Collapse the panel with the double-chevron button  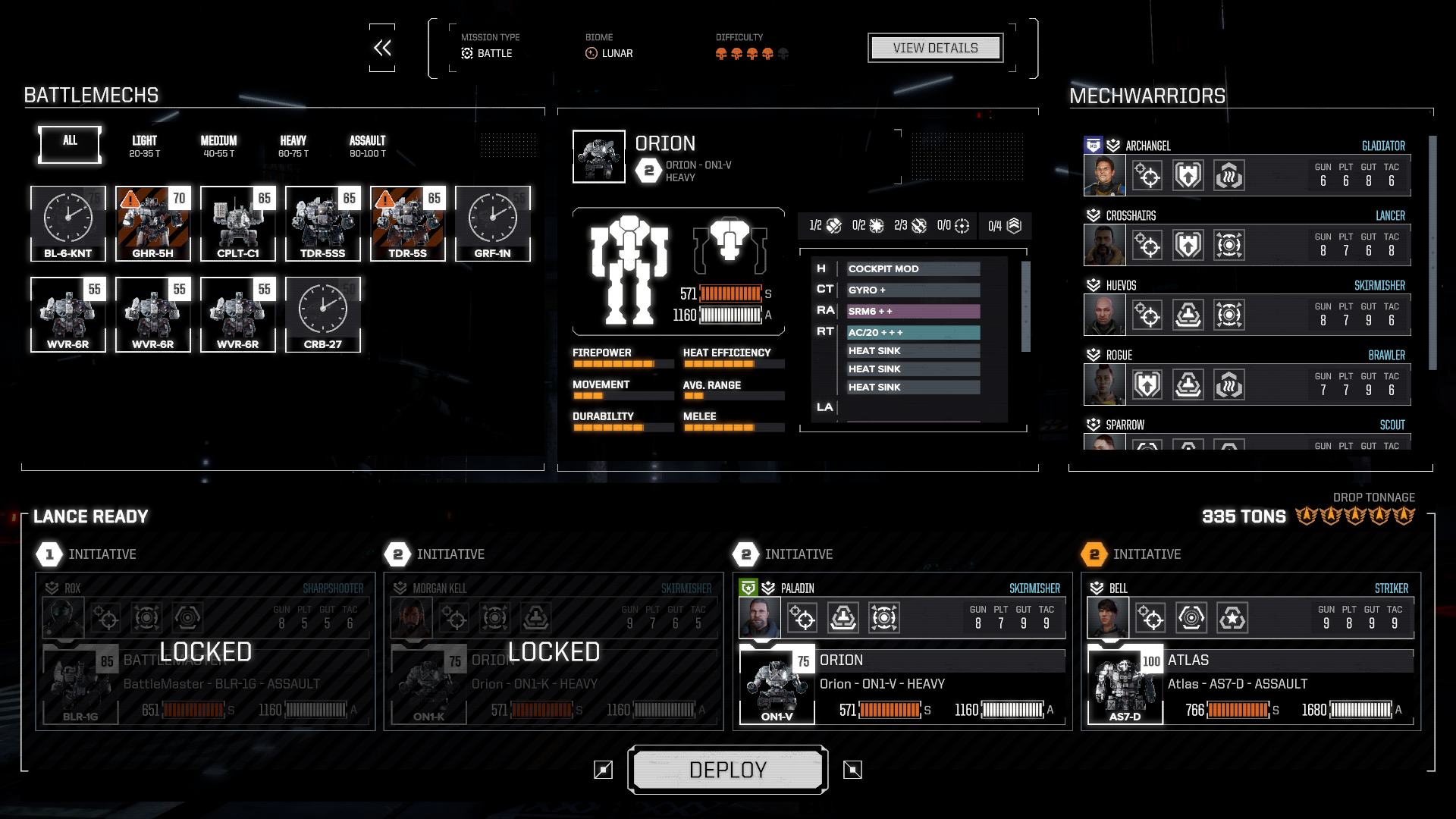coord(381,47)
